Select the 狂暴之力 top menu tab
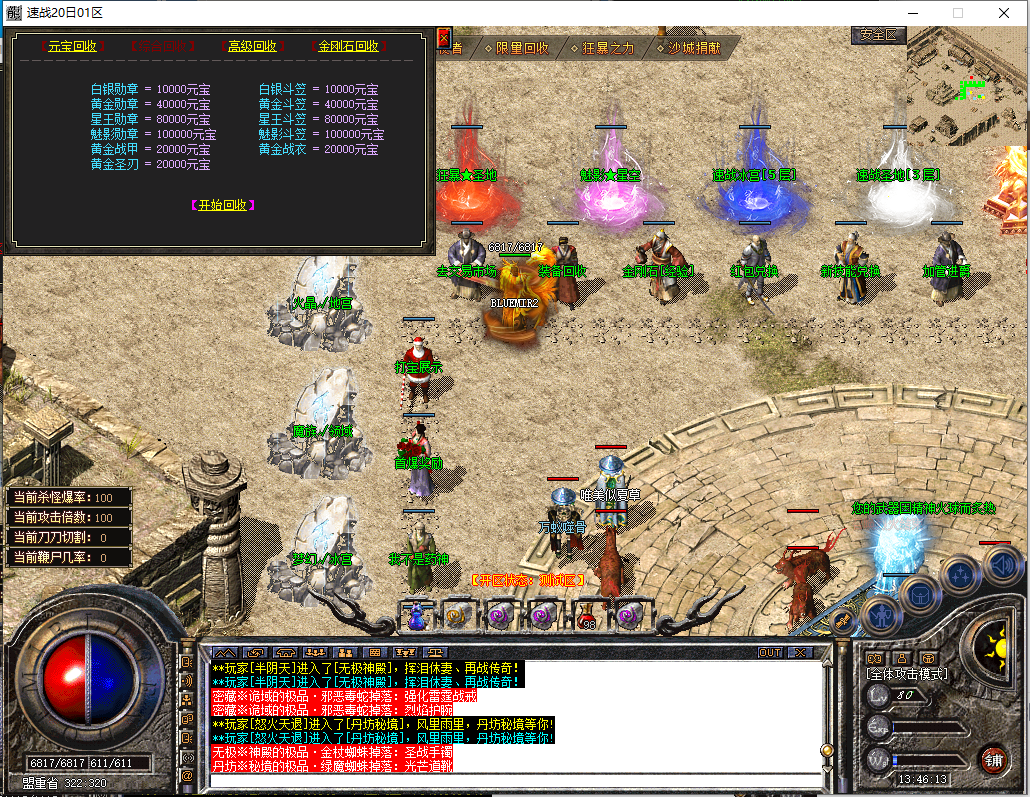This screenshot has width=1030, height=797. (608, 48)
